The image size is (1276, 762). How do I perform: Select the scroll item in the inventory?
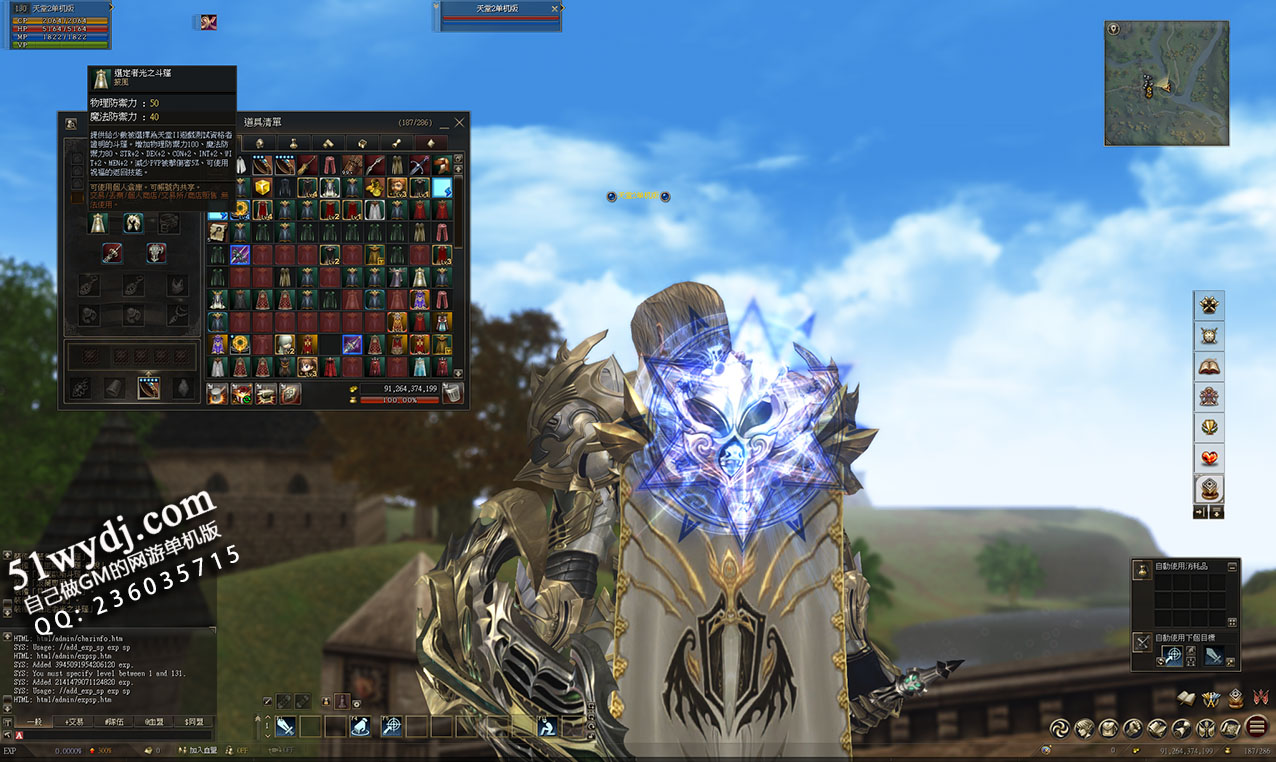click(x=217, y=231)
